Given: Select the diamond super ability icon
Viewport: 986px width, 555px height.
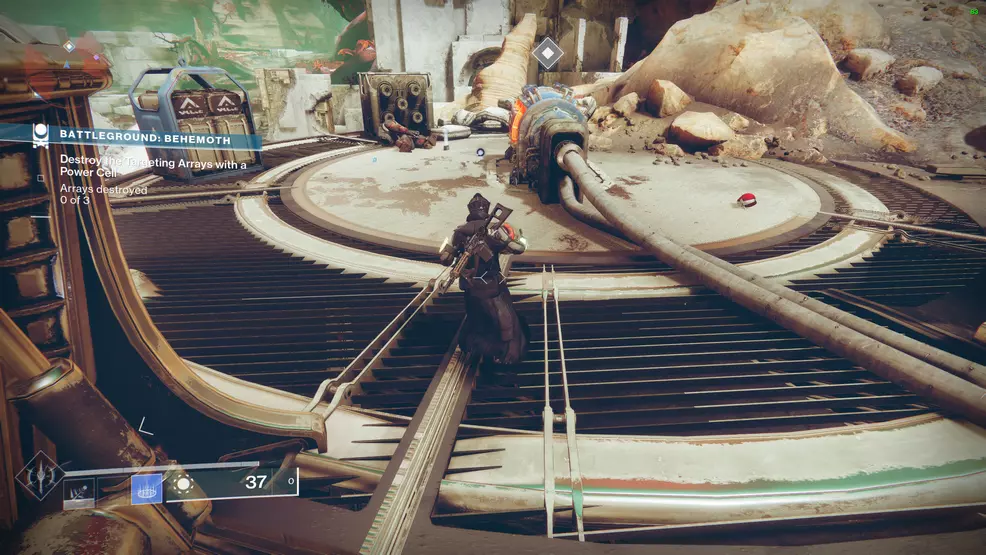Looking at the screenshot, I should coord(40,474).
